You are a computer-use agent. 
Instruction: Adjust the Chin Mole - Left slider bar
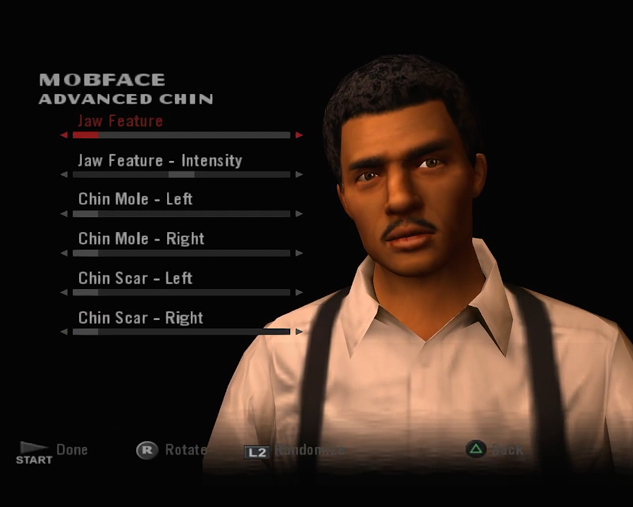point(181,214)
